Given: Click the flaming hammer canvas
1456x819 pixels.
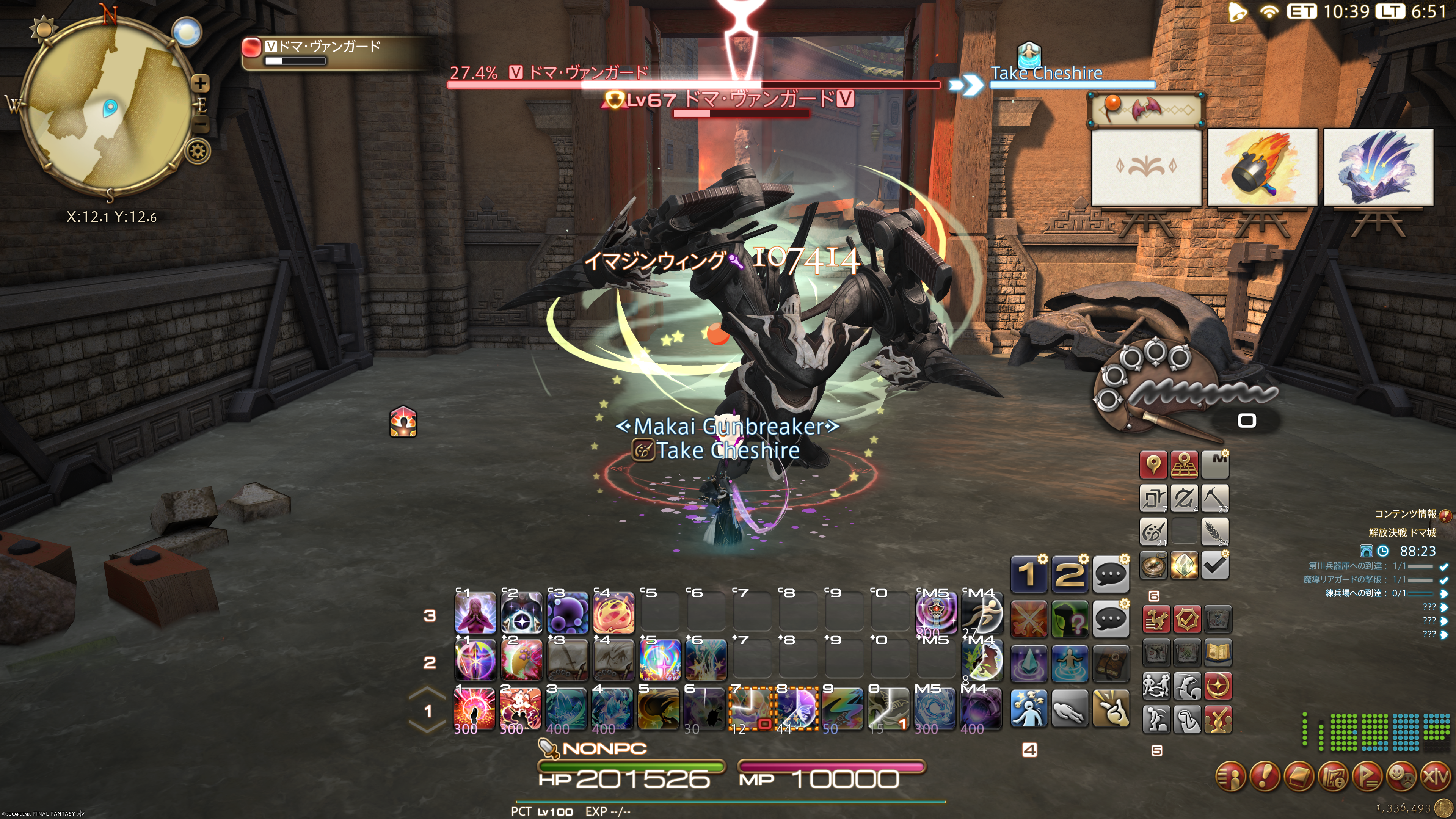Looking at the screenshot, I should coord(1262,168).
